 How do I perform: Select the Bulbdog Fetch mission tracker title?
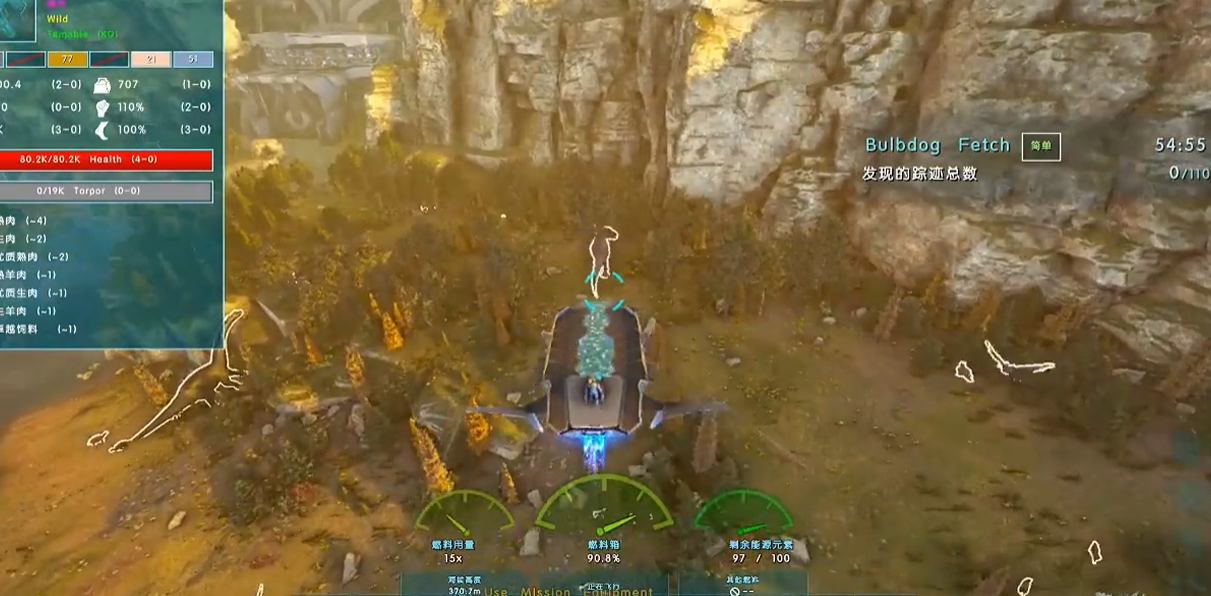[937, 146]
